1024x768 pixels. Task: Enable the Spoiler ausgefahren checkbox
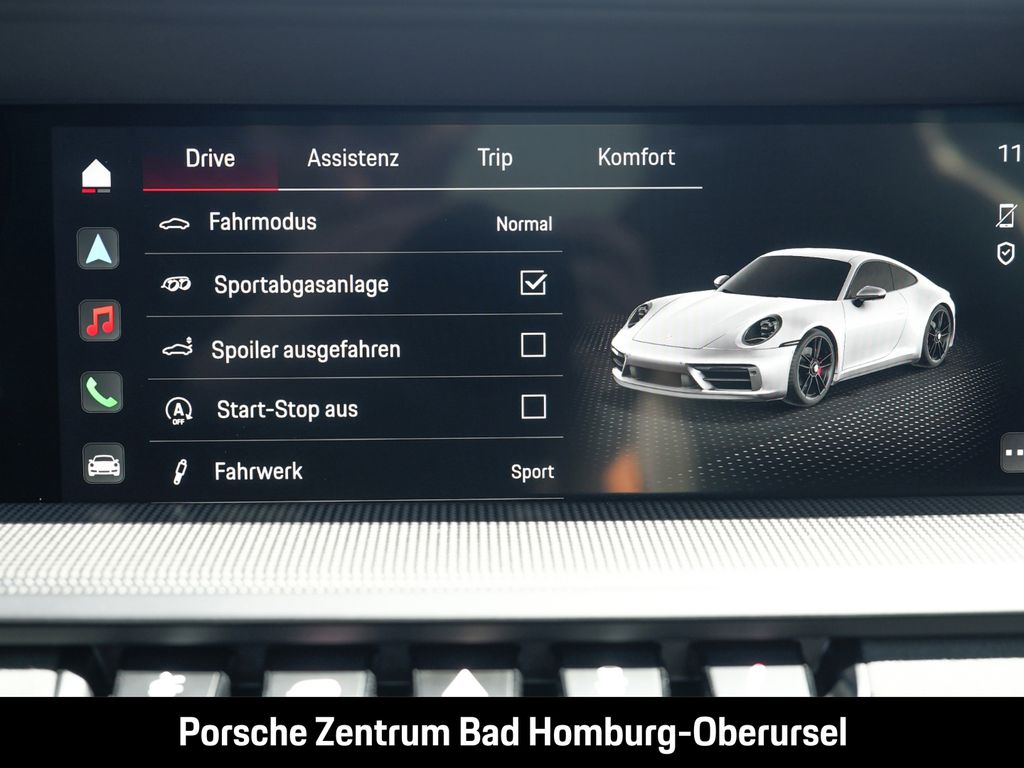tap(533, 346)
